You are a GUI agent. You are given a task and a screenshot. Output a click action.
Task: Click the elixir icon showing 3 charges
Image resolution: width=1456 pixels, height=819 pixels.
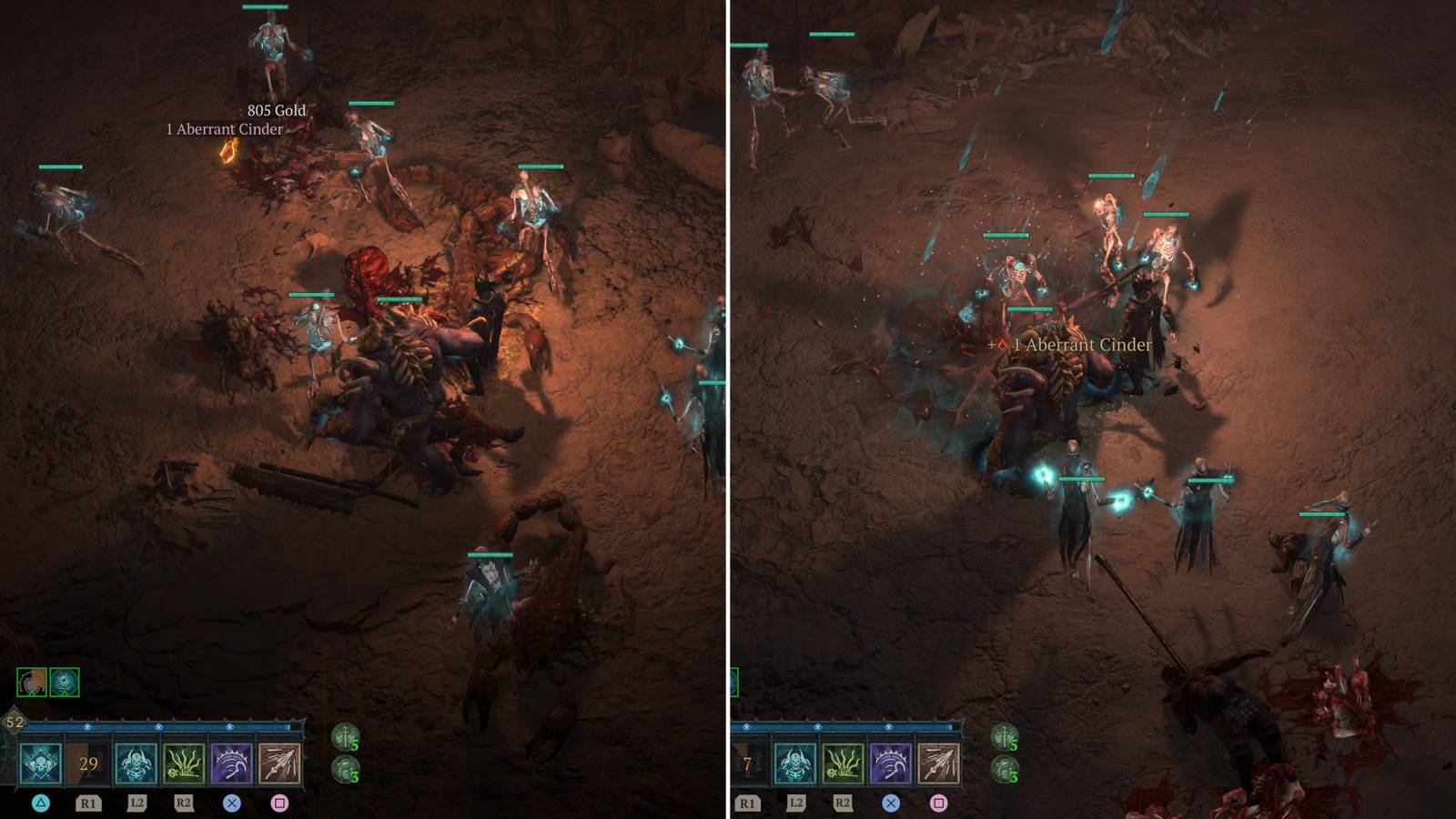[x=347, y=769]
